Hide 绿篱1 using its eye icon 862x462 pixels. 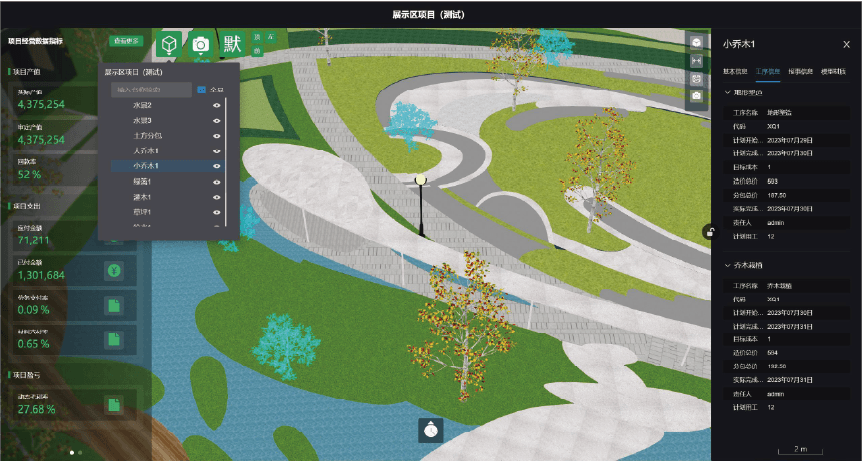(x=216, y=181)
